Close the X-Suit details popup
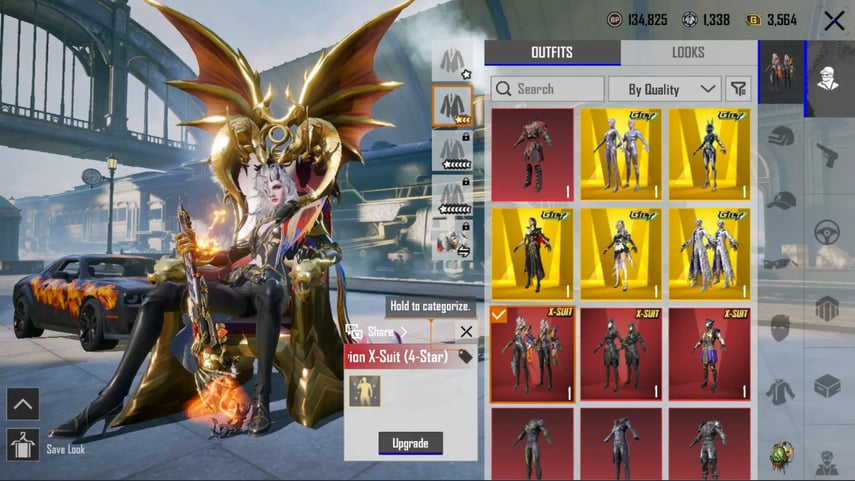The width and height of the screenshot is (855, 481). coord(466,331)
